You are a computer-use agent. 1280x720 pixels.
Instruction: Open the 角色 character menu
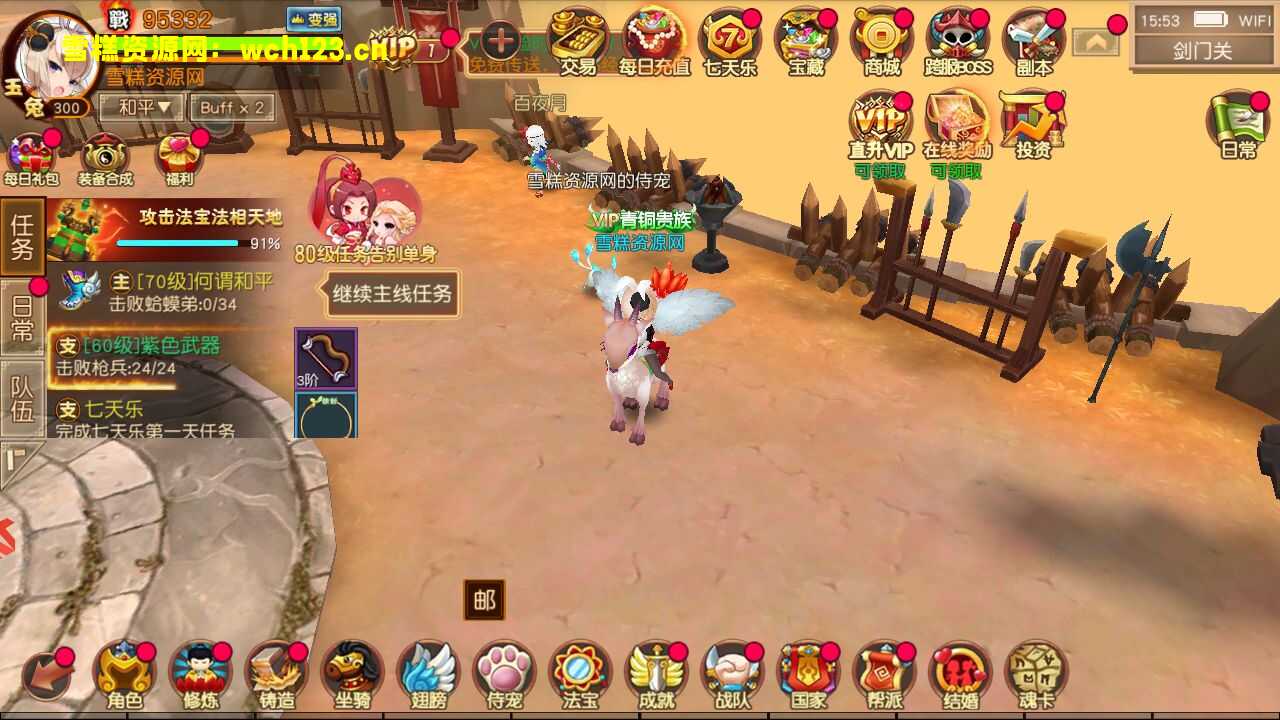tap(124, 674)
